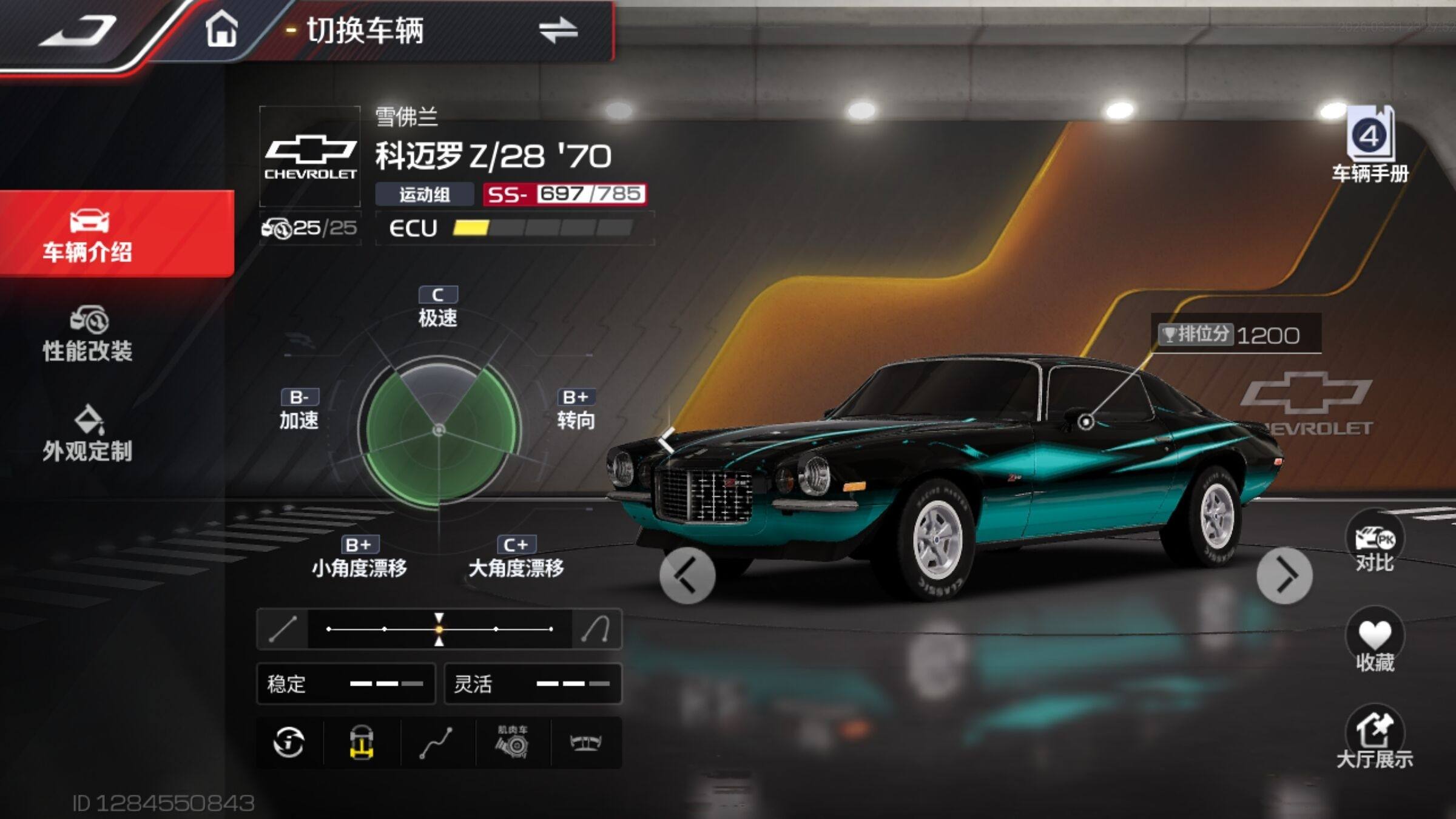Click the circular info icon
The width and height of the screenshot is (1456, 819).
click(x=289, y=743)
